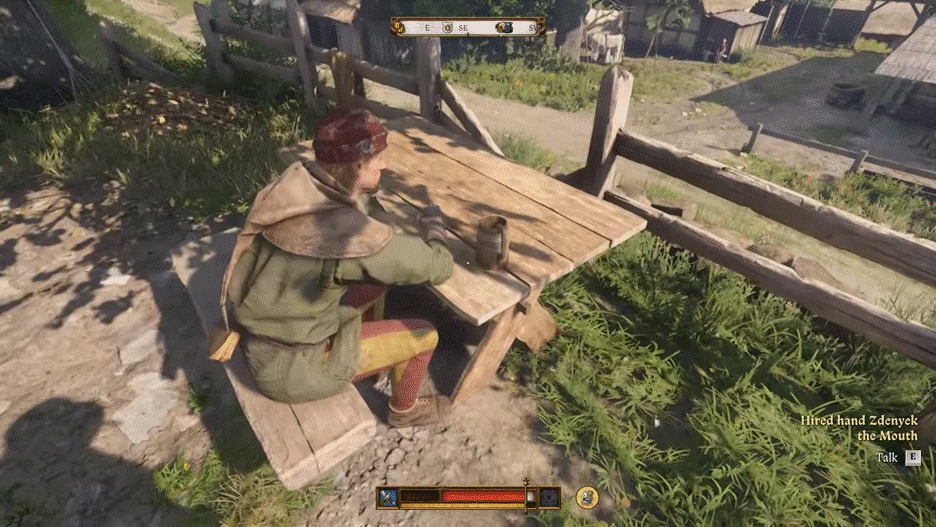Select the crossed weapons icon beside the health bar
The height and width of the screenshot is (527, 936).
[x=388, y=496]
